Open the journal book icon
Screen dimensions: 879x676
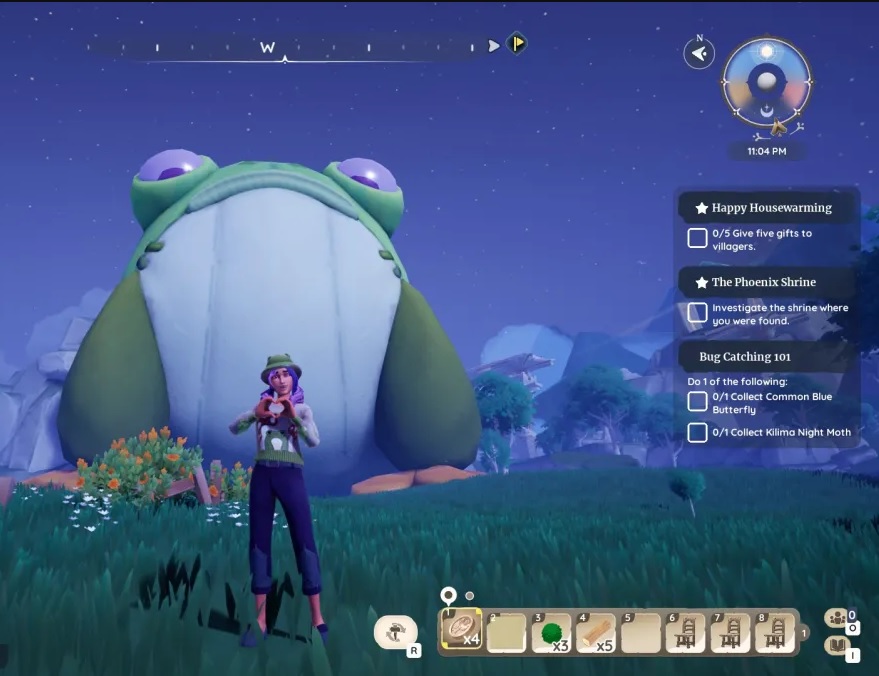coord(836,647)
